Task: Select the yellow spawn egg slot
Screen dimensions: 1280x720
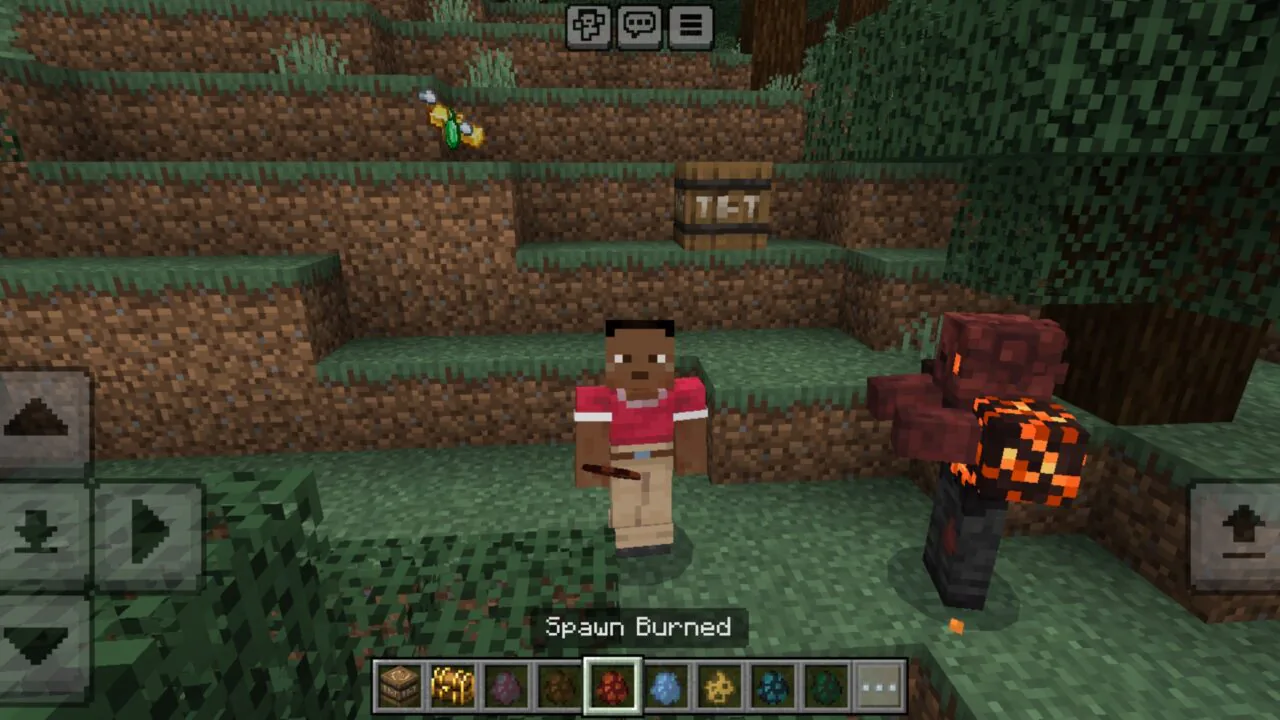Action: point(720,686)
